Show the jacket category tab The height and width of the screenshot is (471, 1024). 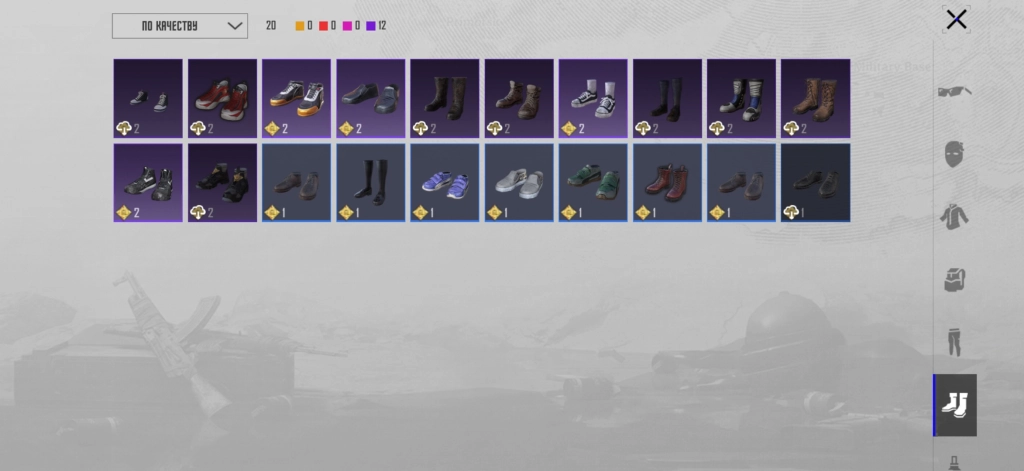click(955, 216)
